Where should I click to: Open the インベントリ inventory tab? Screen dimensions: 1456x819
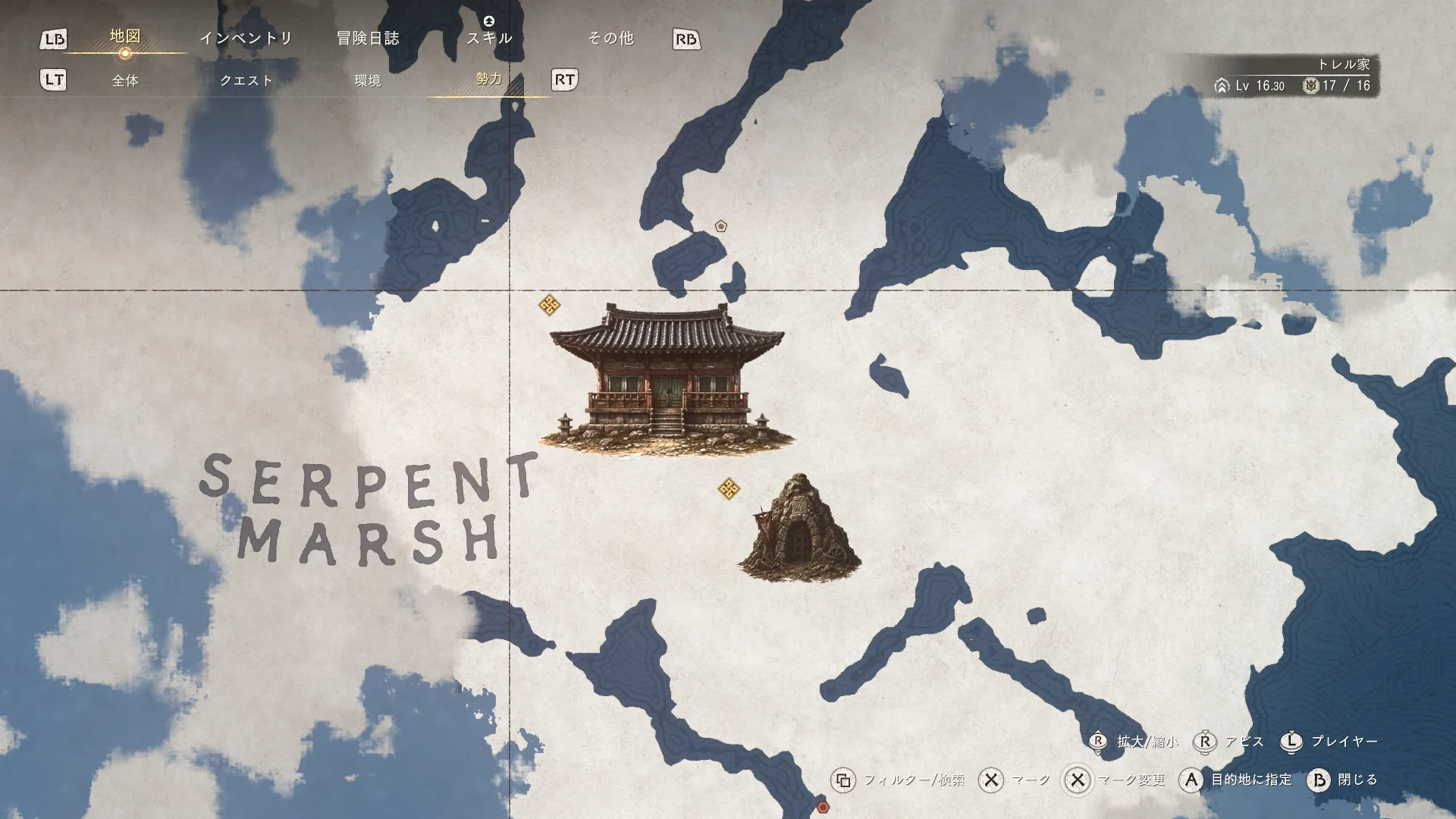click(x=246, y=38)
